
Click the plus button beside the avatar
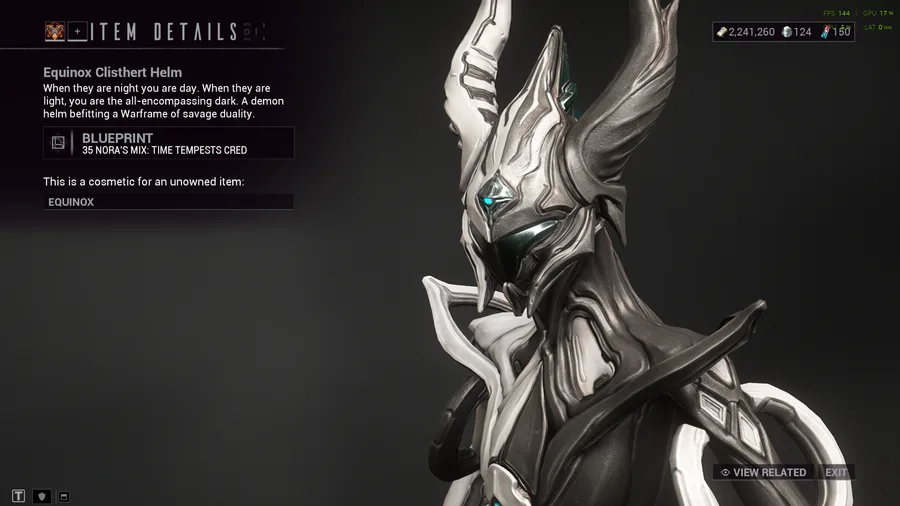(x=77, y=32)
